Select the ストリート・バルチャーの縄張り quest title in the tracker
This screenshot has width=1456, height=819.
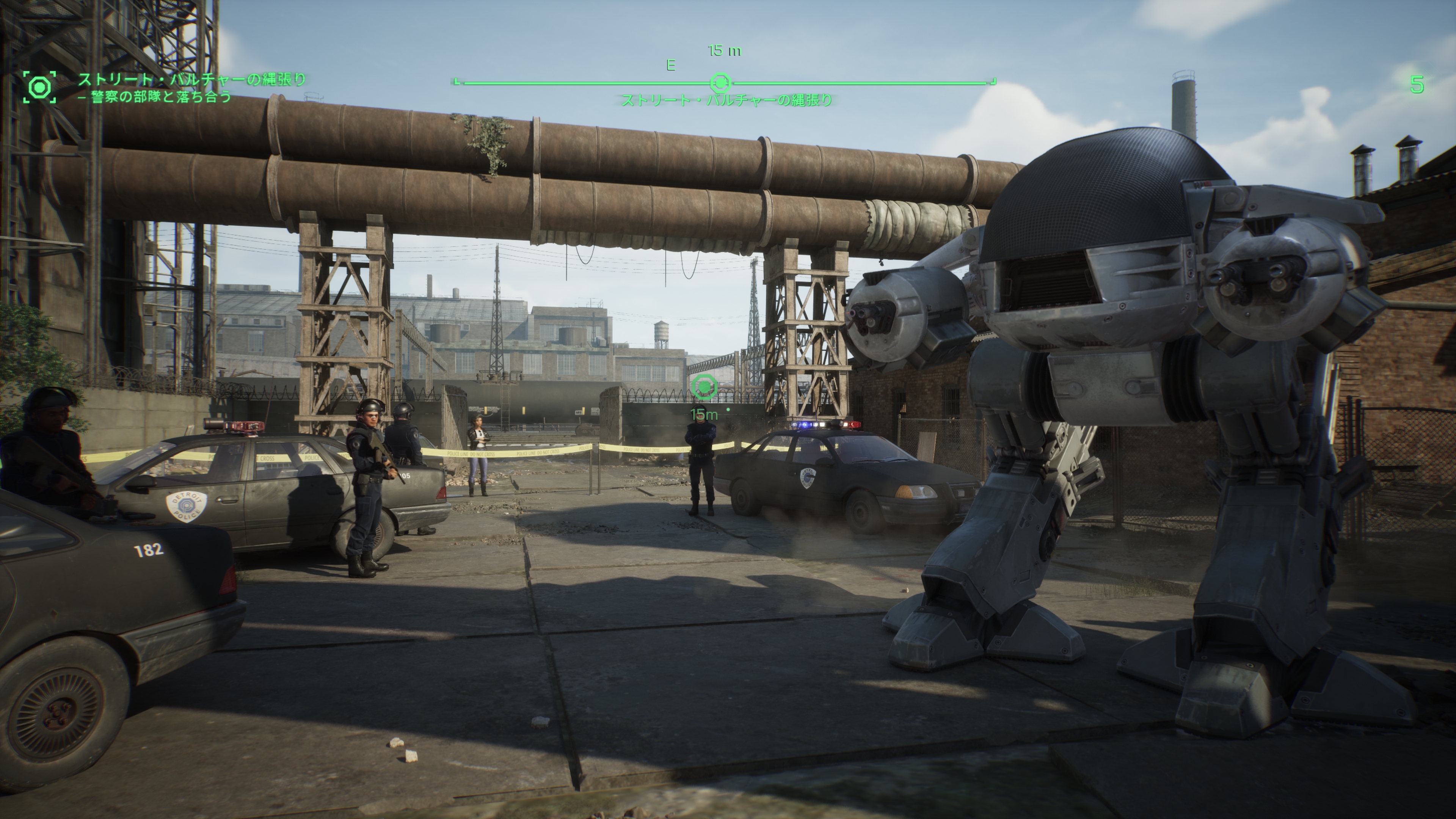point(191,79)
